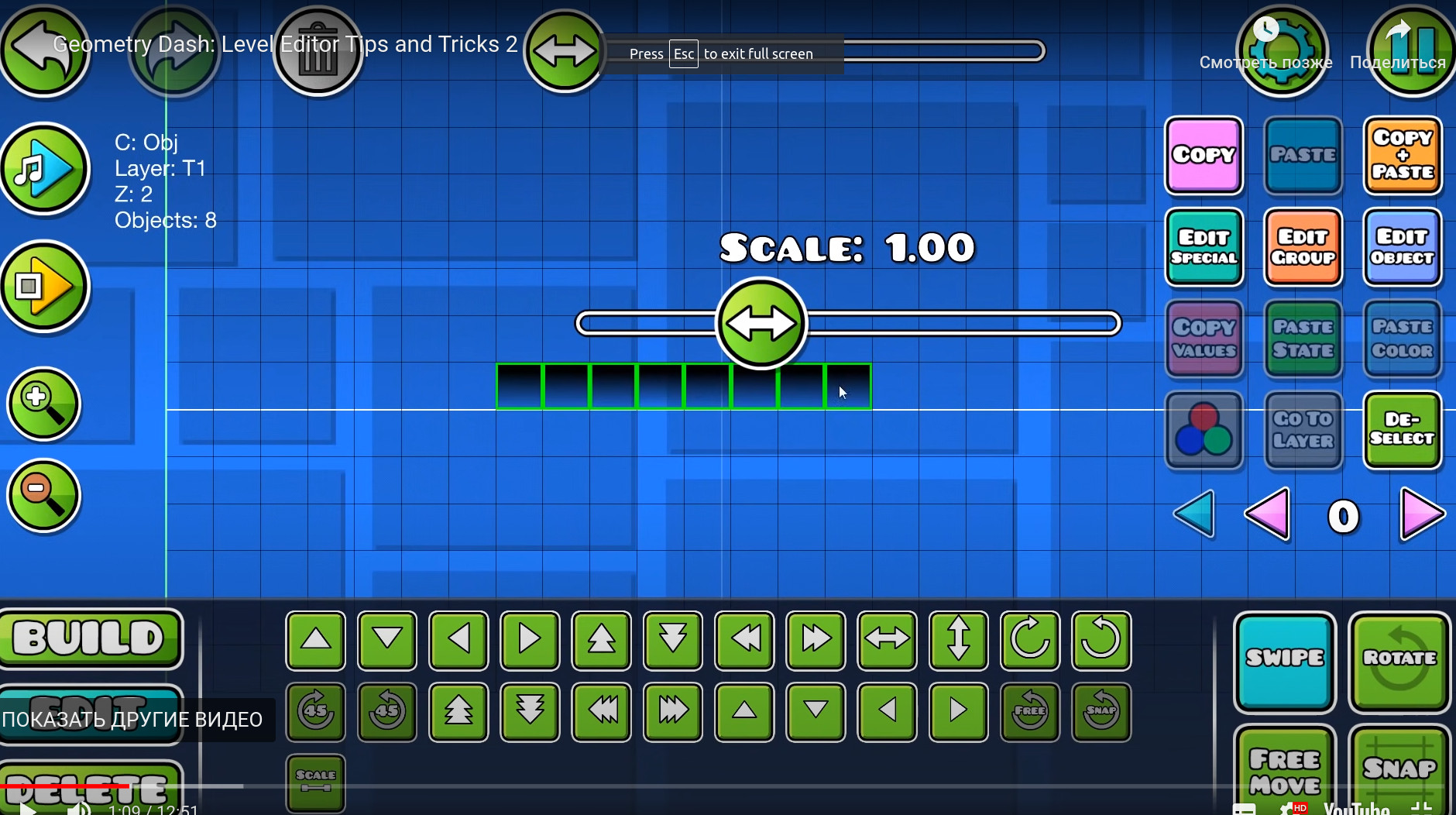1456x815 pixels.
Task: Click the zoom in magnifier button
Action: coord(43,404)
